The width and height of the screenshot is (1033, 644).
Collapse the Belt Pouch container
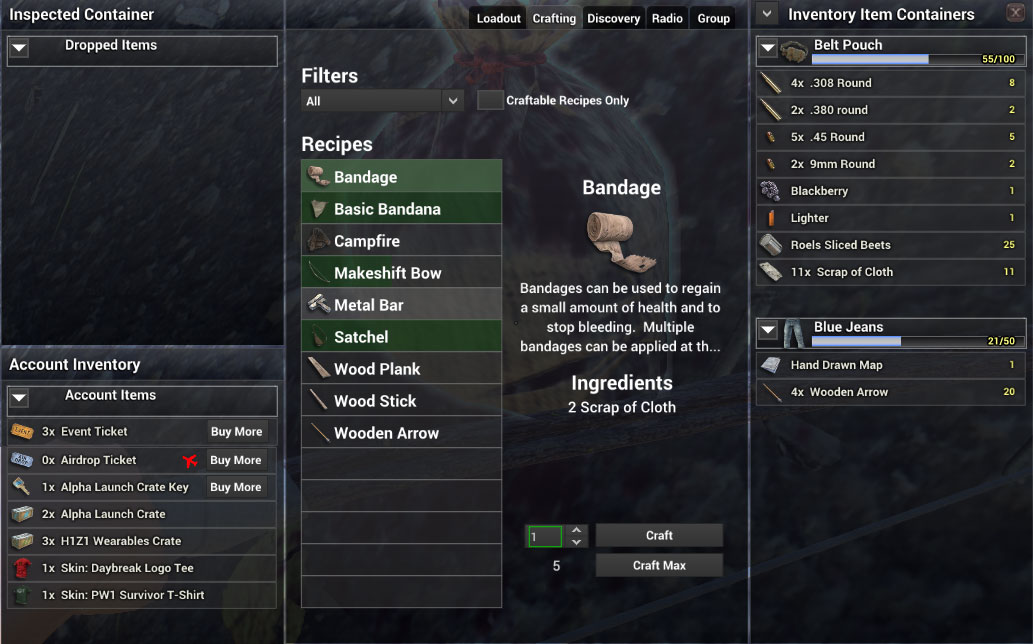[767, 47]
